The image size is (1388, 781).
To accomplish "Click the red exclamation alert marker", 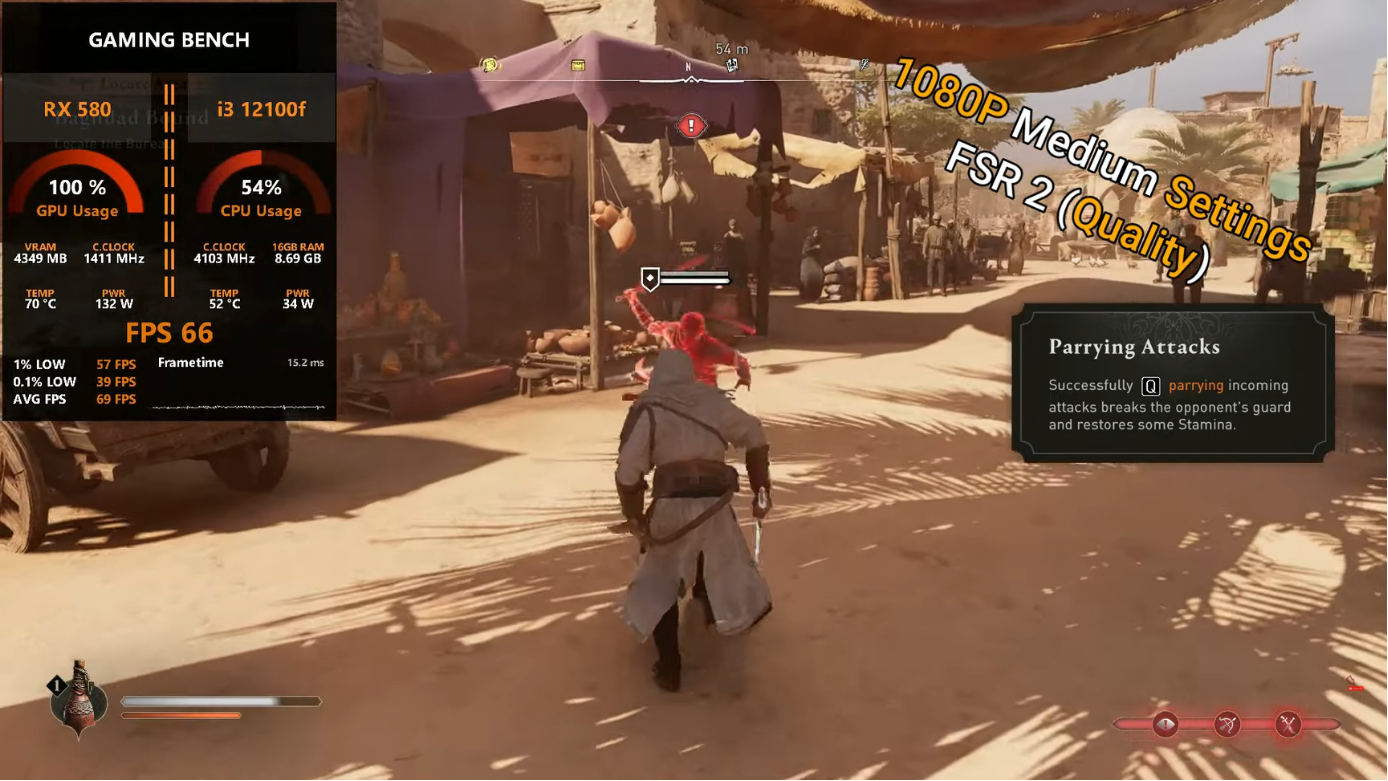I will (689, 127).
